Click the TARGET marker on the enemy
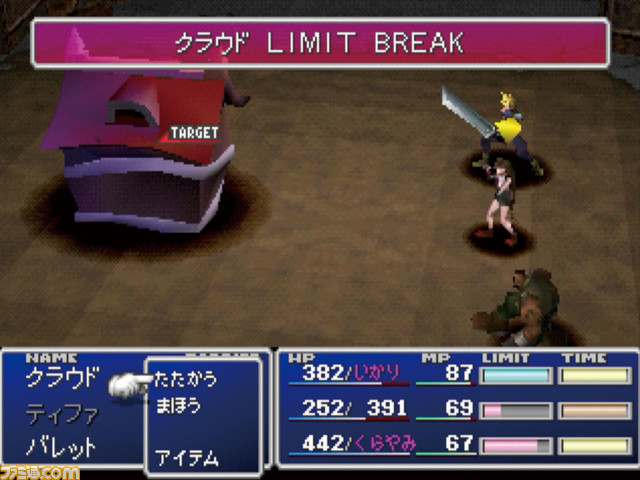 [x=193, y=132]
